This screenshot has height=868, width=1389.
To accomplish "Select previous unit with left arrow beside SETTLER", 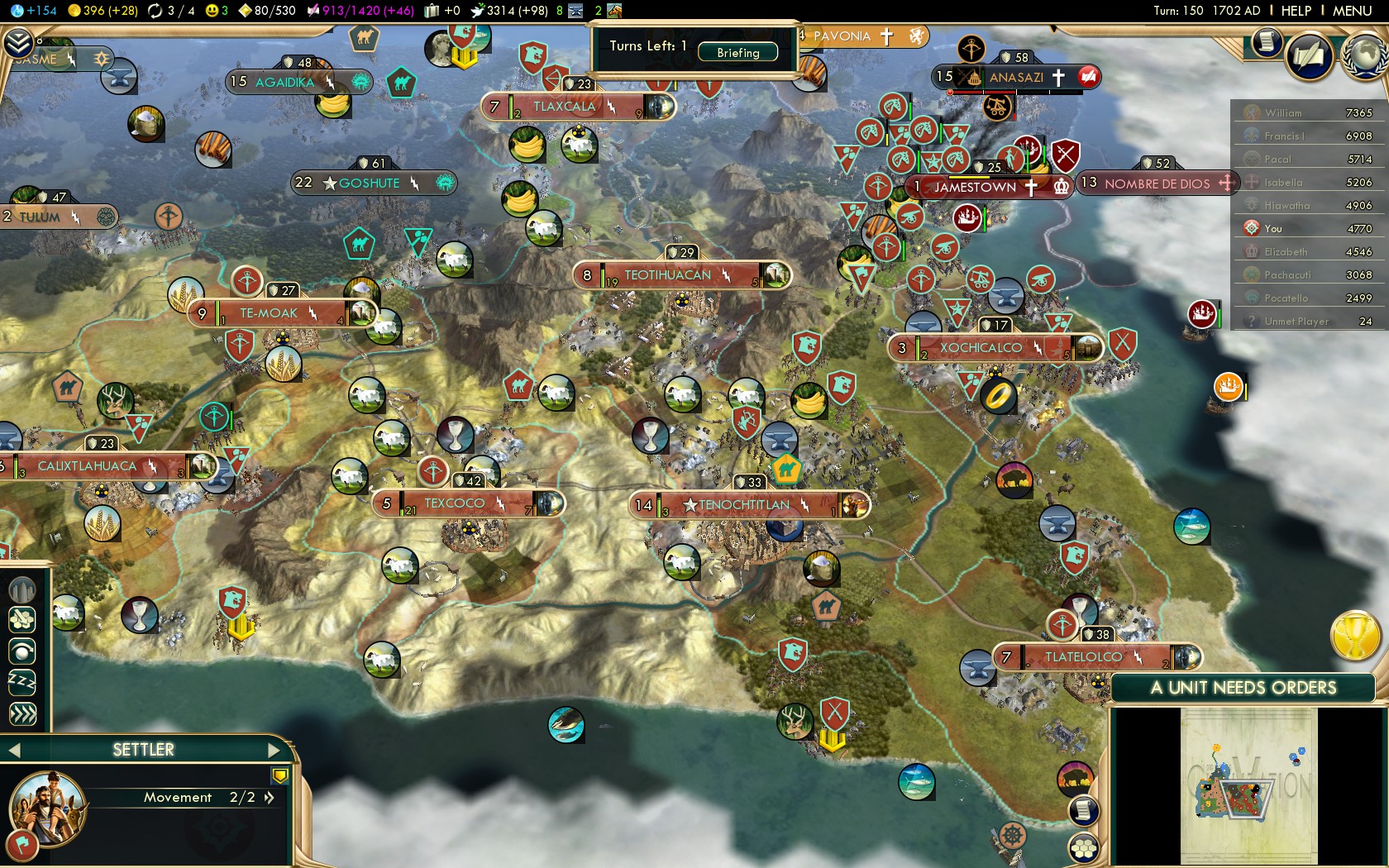I will tap(14, 750).
